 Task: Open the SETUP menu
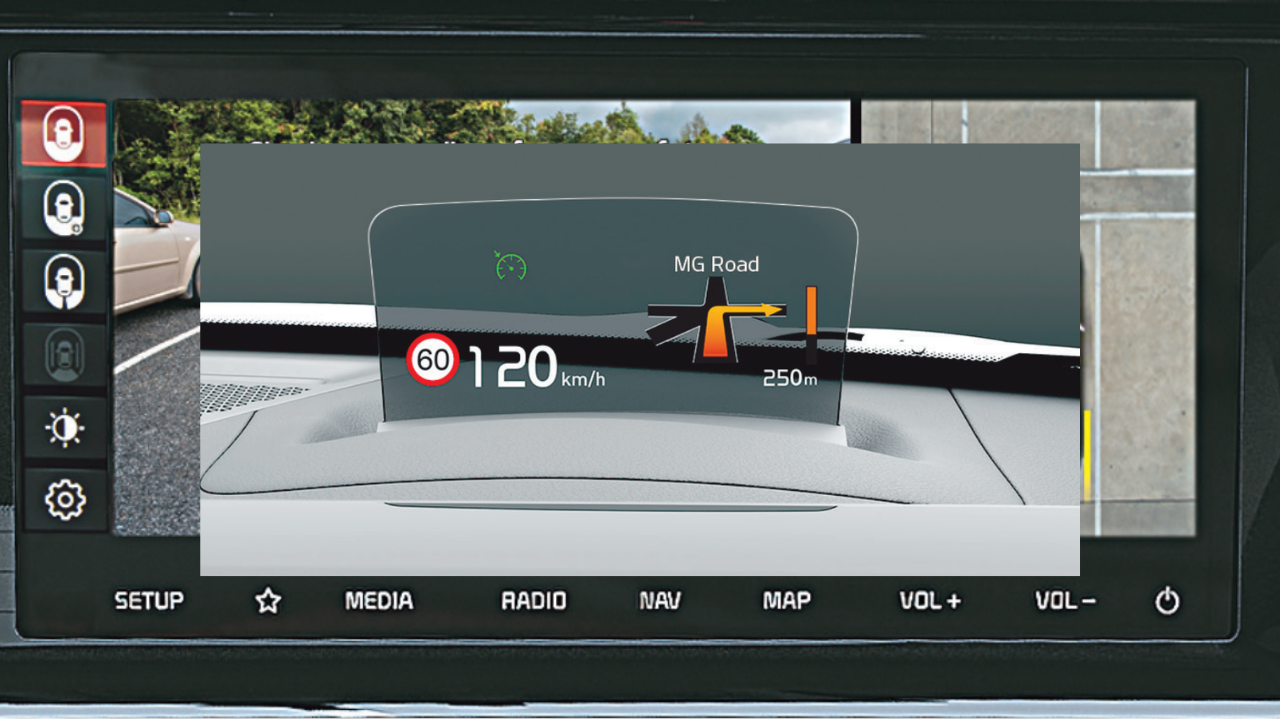tap(149, 601)
